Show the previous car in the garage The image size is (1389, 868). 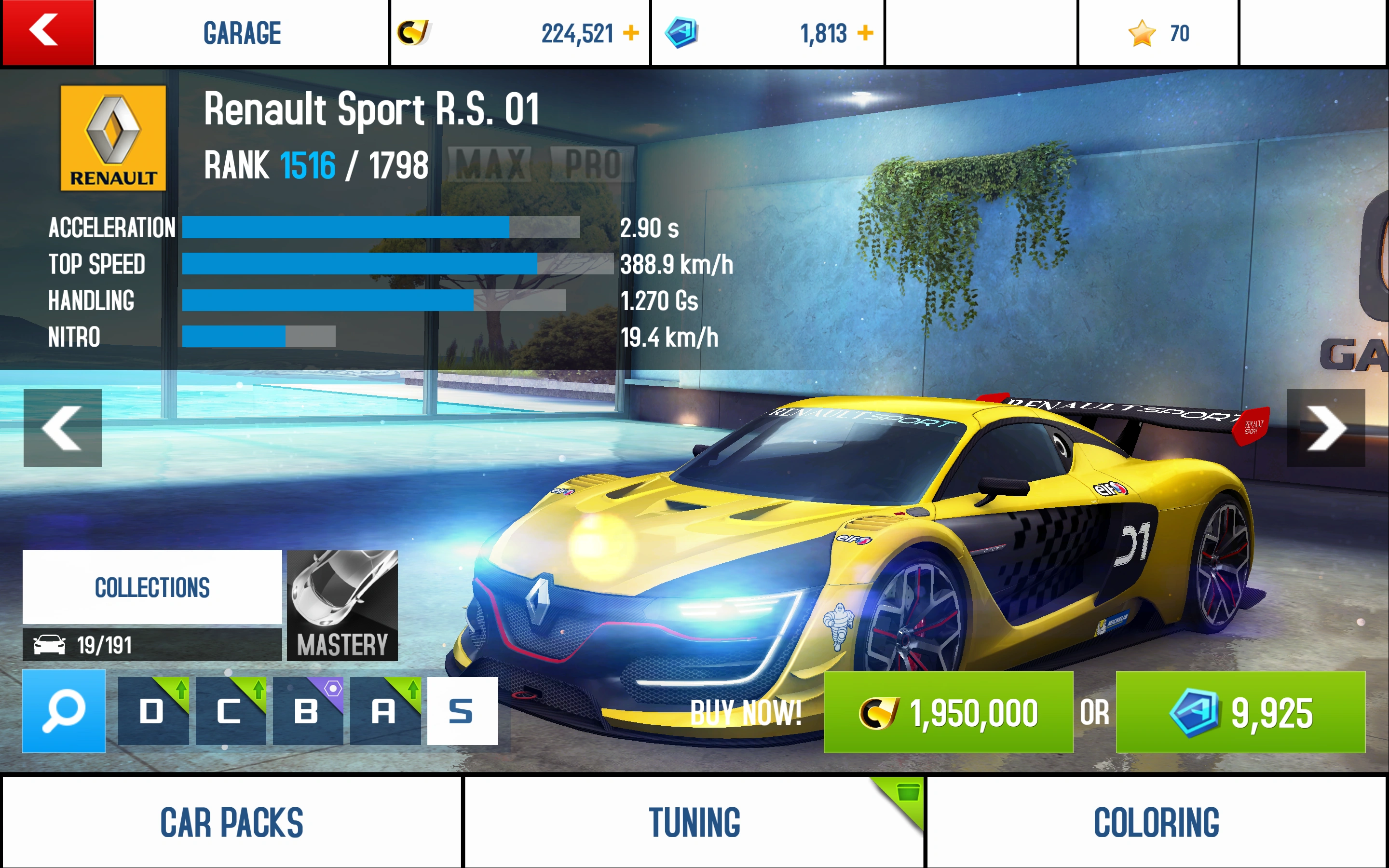63,428
